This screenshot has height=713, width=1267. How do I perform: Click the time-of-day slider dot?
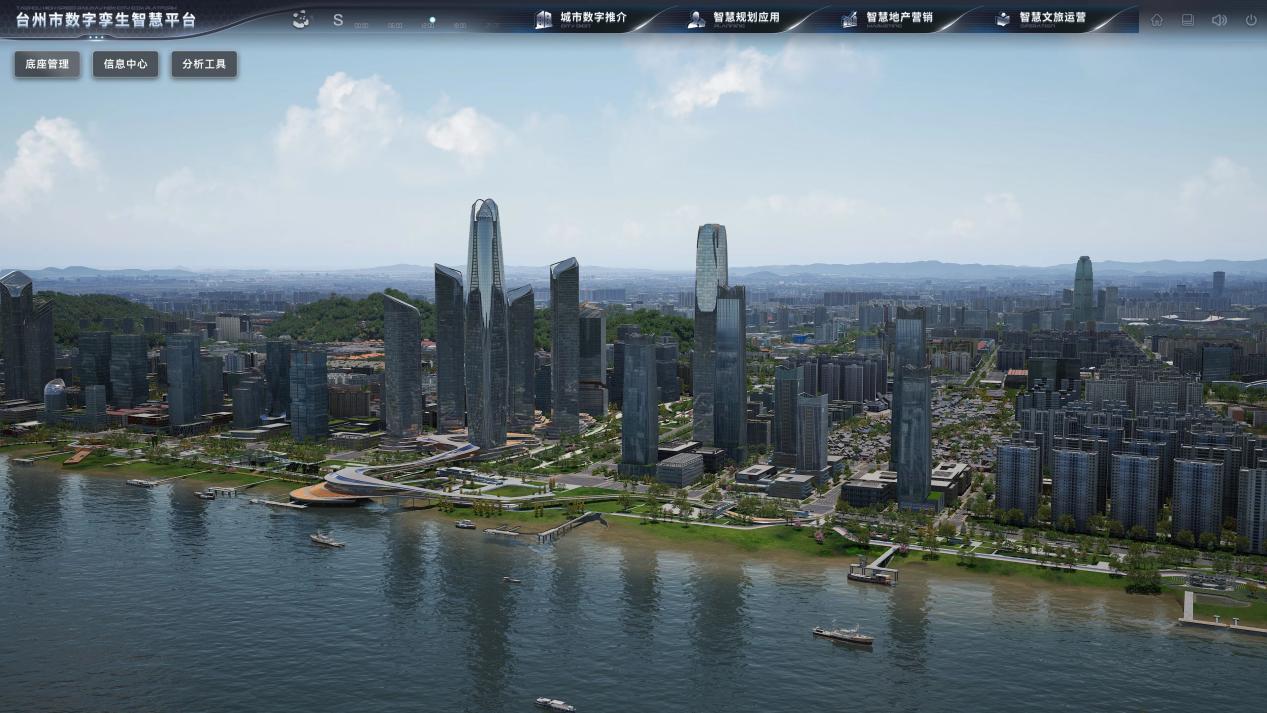pos(432,19)
